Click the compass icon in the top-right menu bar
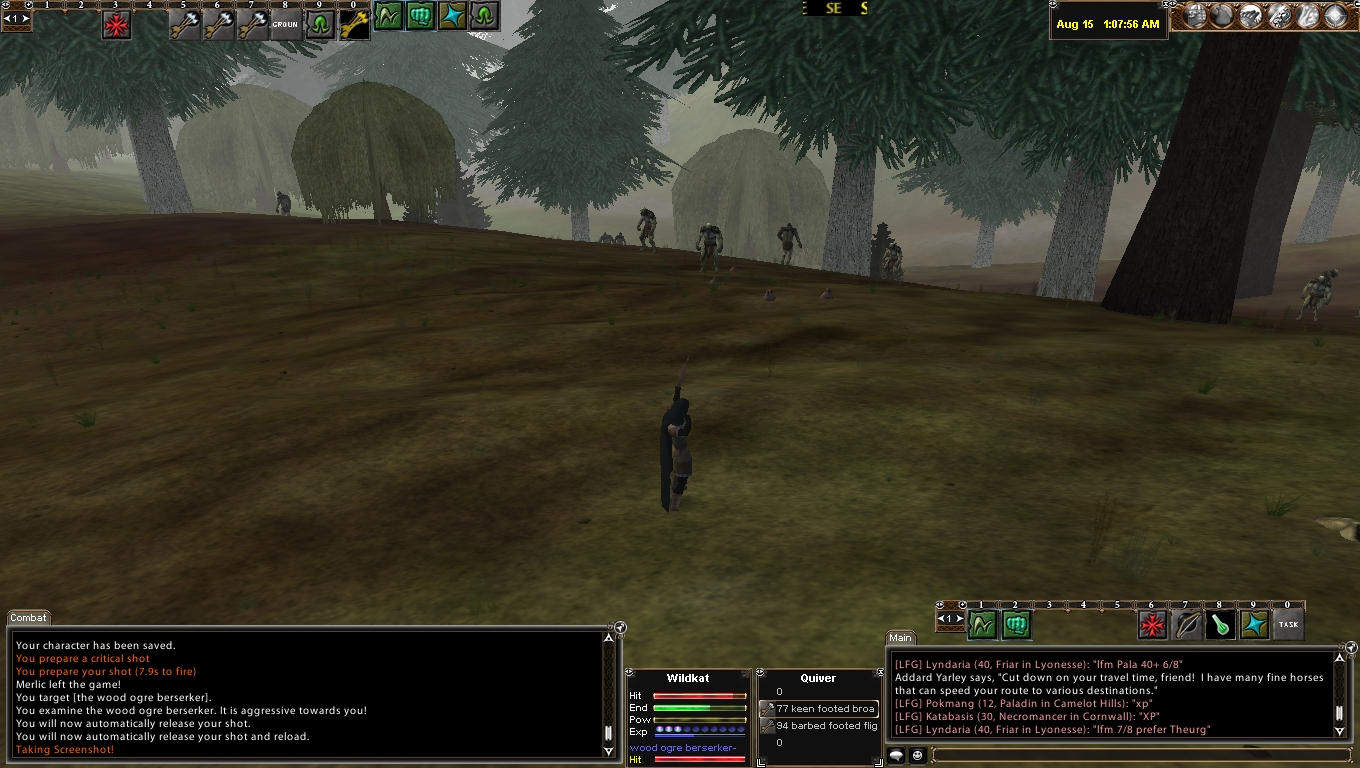The width and height of the screenshot is (1360, 768). tap(1337, 16)
